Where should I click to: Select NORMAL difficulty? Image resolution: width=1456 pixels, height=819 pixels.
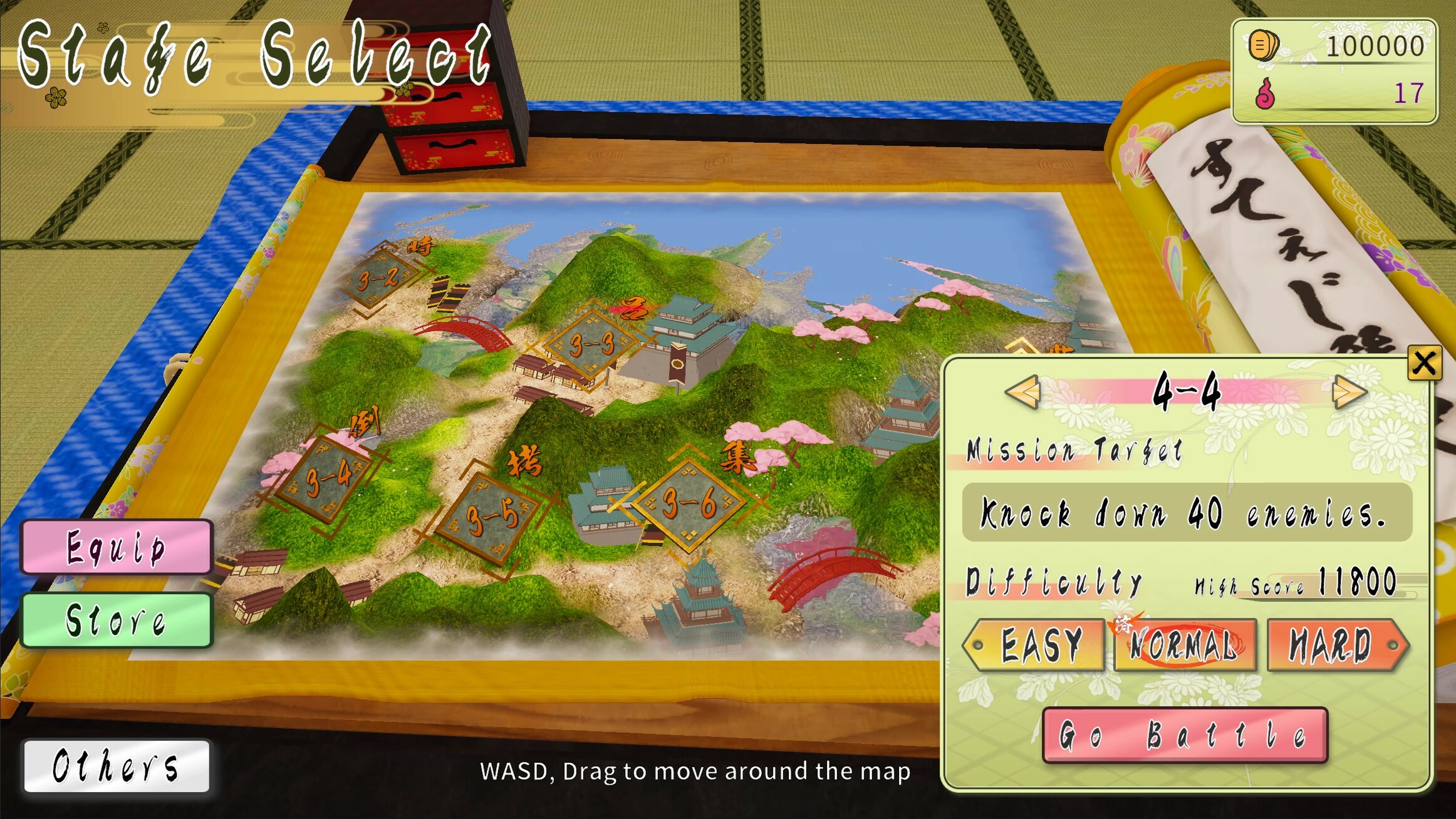1184,645
